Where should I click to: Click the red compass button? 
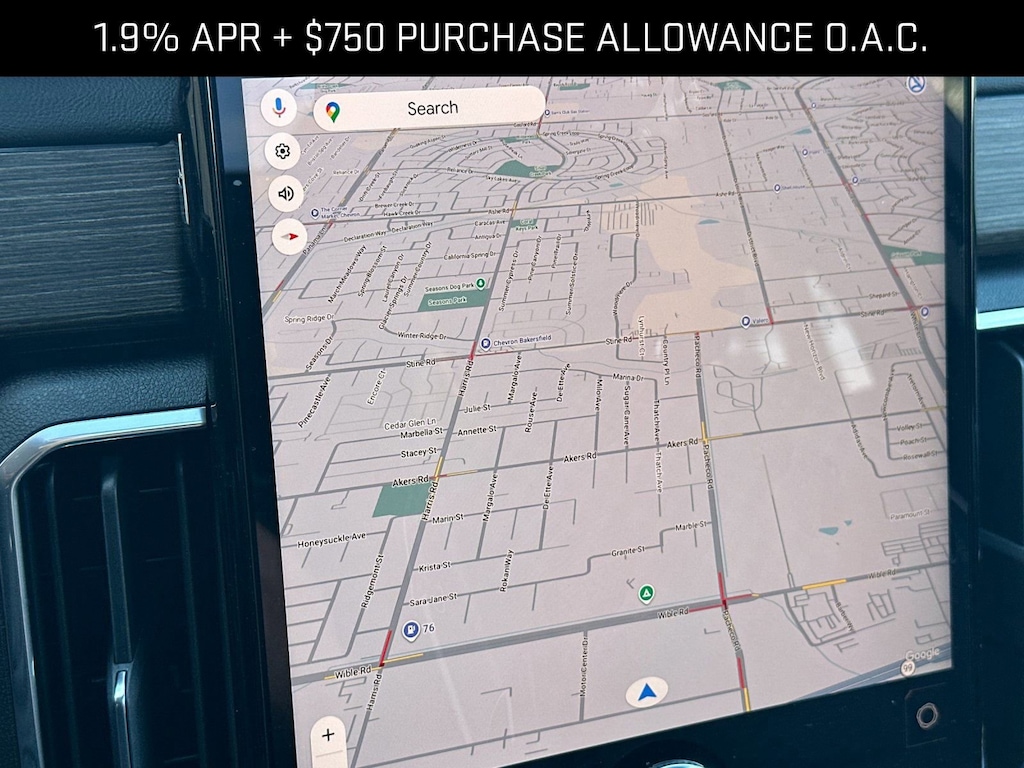coord(289,237)
